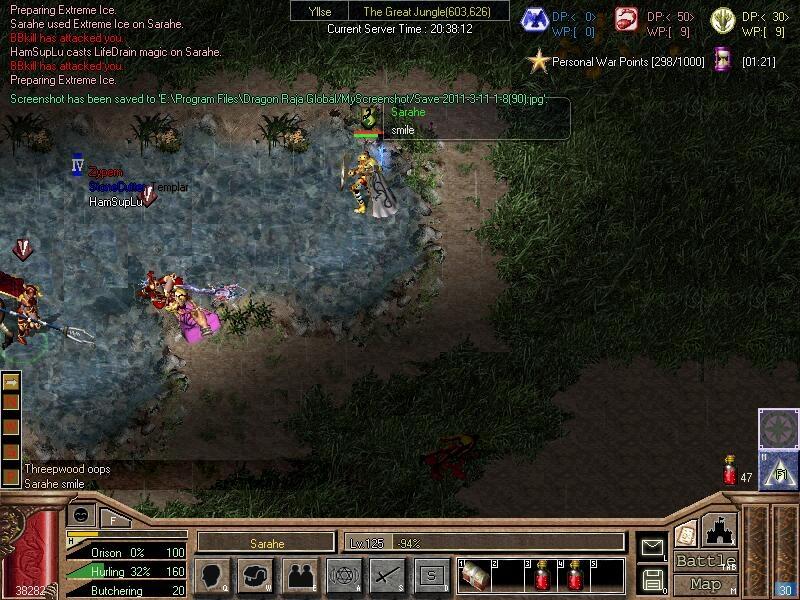Click the red potion with count 47

(730, 470)
